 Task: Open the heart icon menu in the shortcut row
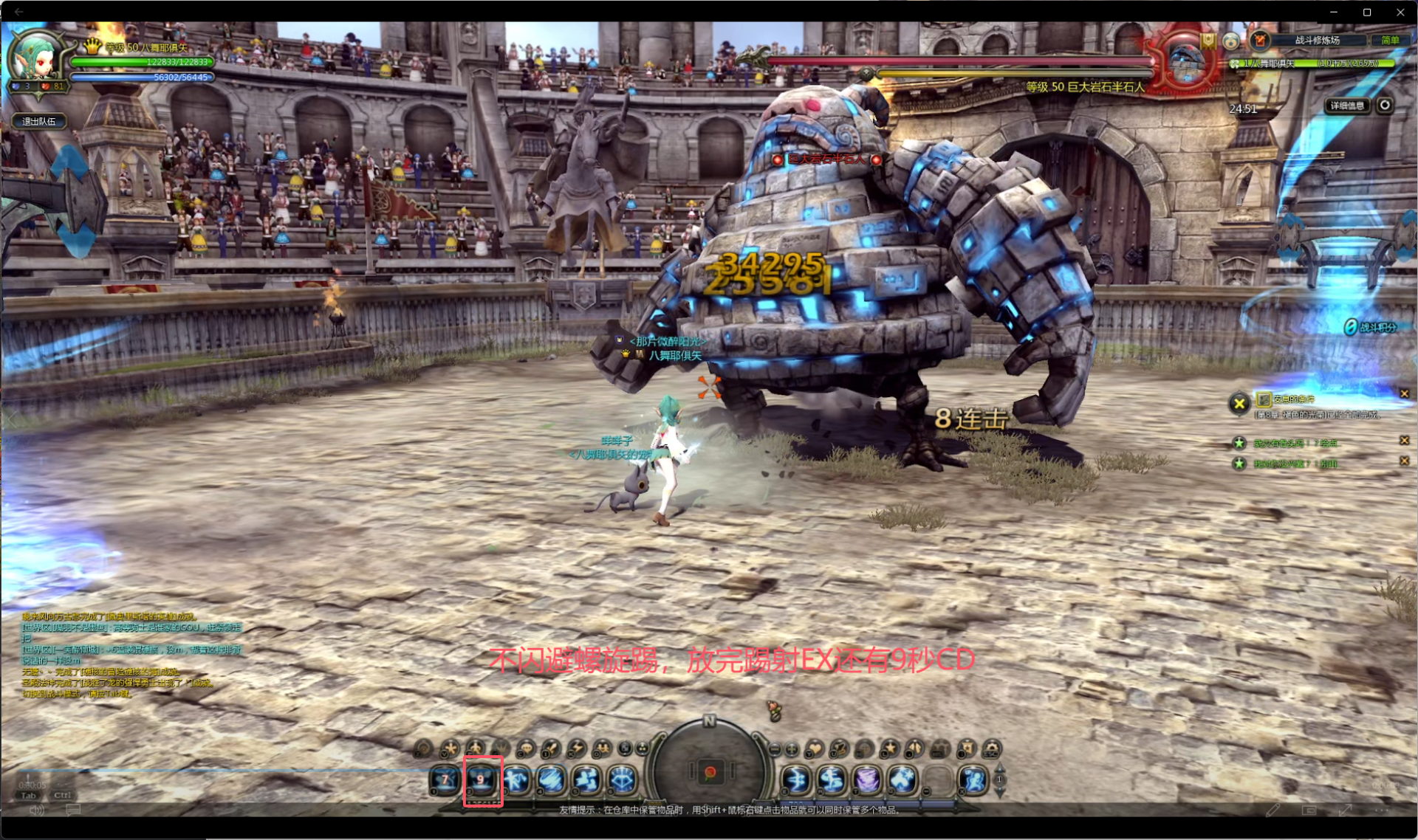click(814, 749)
